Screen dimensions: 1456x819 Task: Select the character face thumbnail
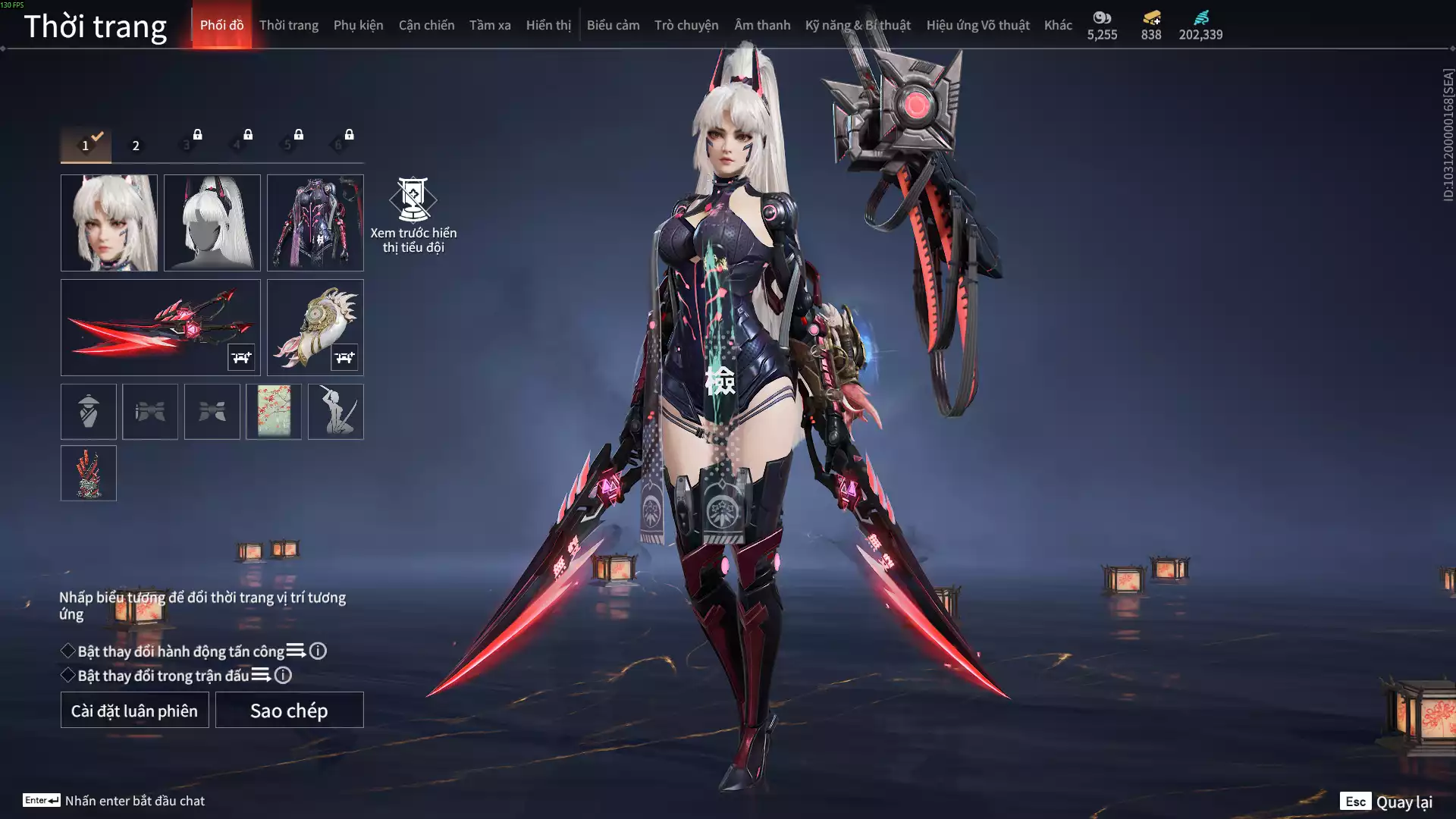[109, 223]
